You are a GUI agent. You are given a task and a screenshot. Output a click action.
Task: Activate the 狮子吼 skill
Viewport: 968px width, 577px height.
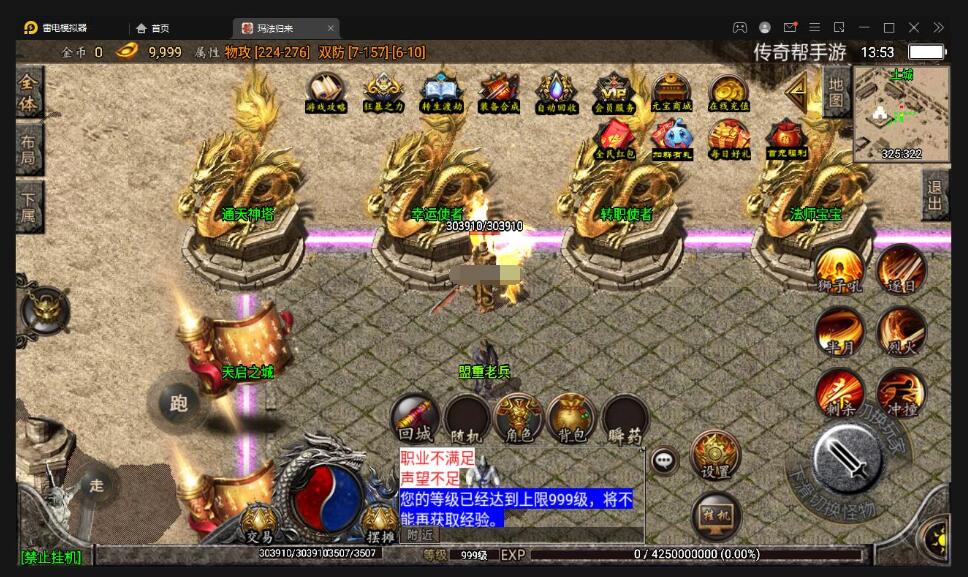(x=838, y=268)
